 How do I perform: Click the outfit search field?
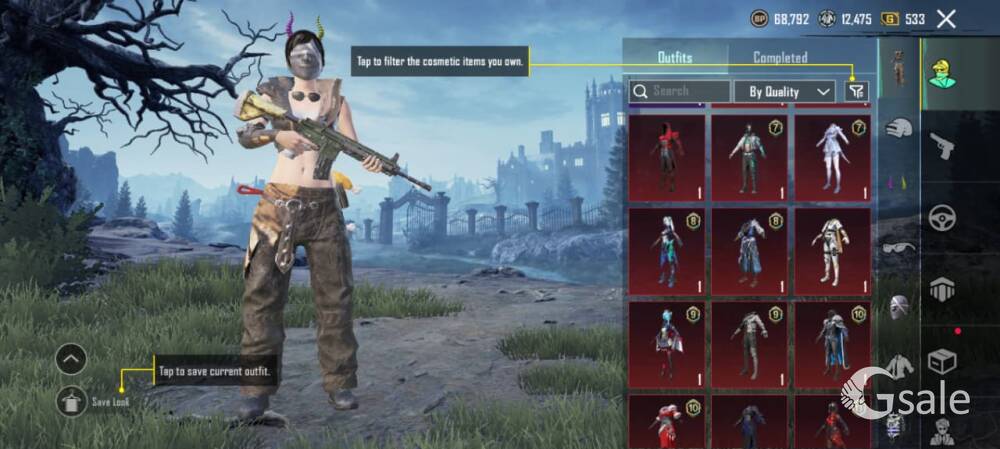[679, 91]
